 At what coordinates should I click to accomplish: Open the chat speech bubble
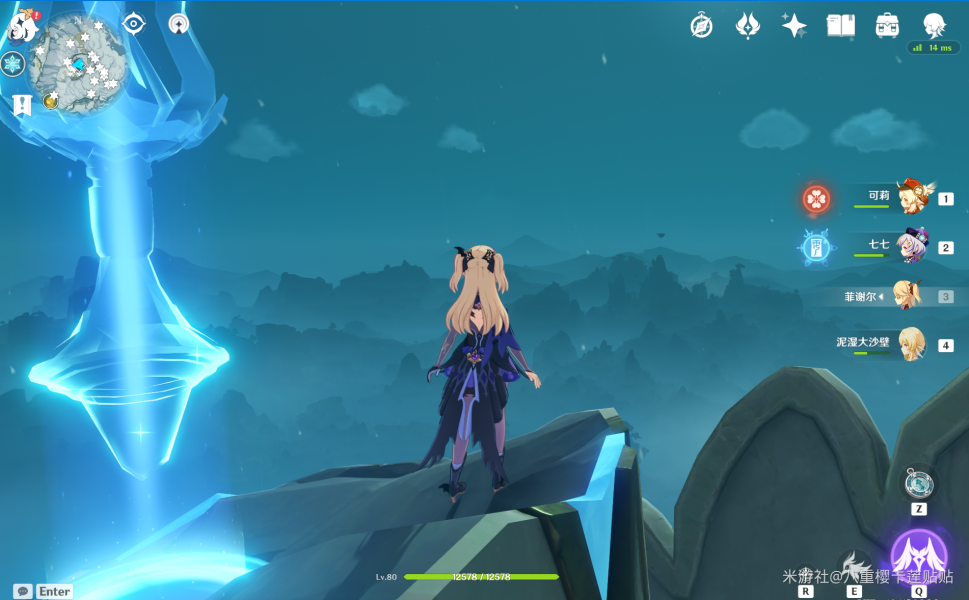(x=22, y=591)
